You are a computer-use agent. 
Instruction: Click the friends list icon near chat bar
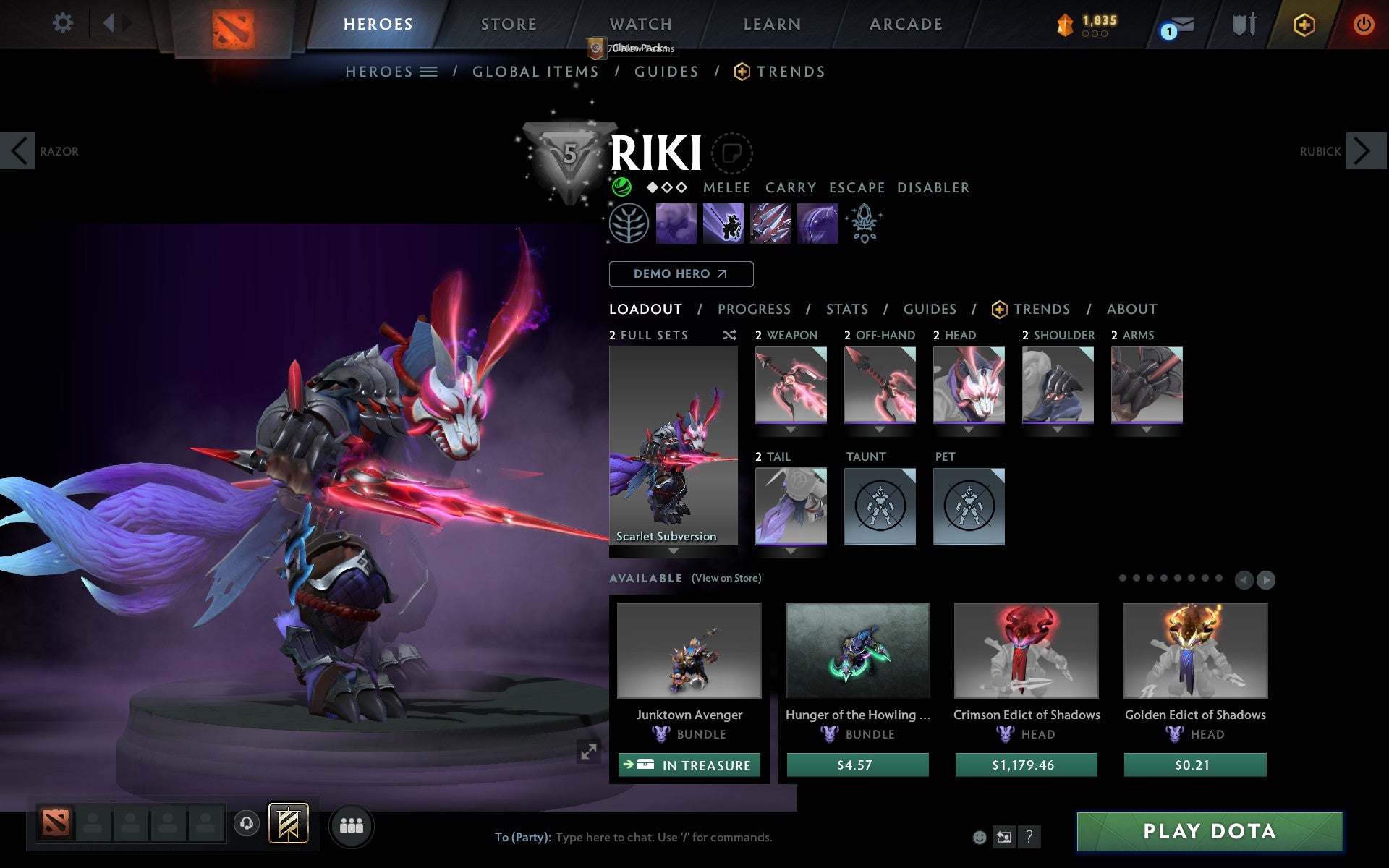(351, 823)
